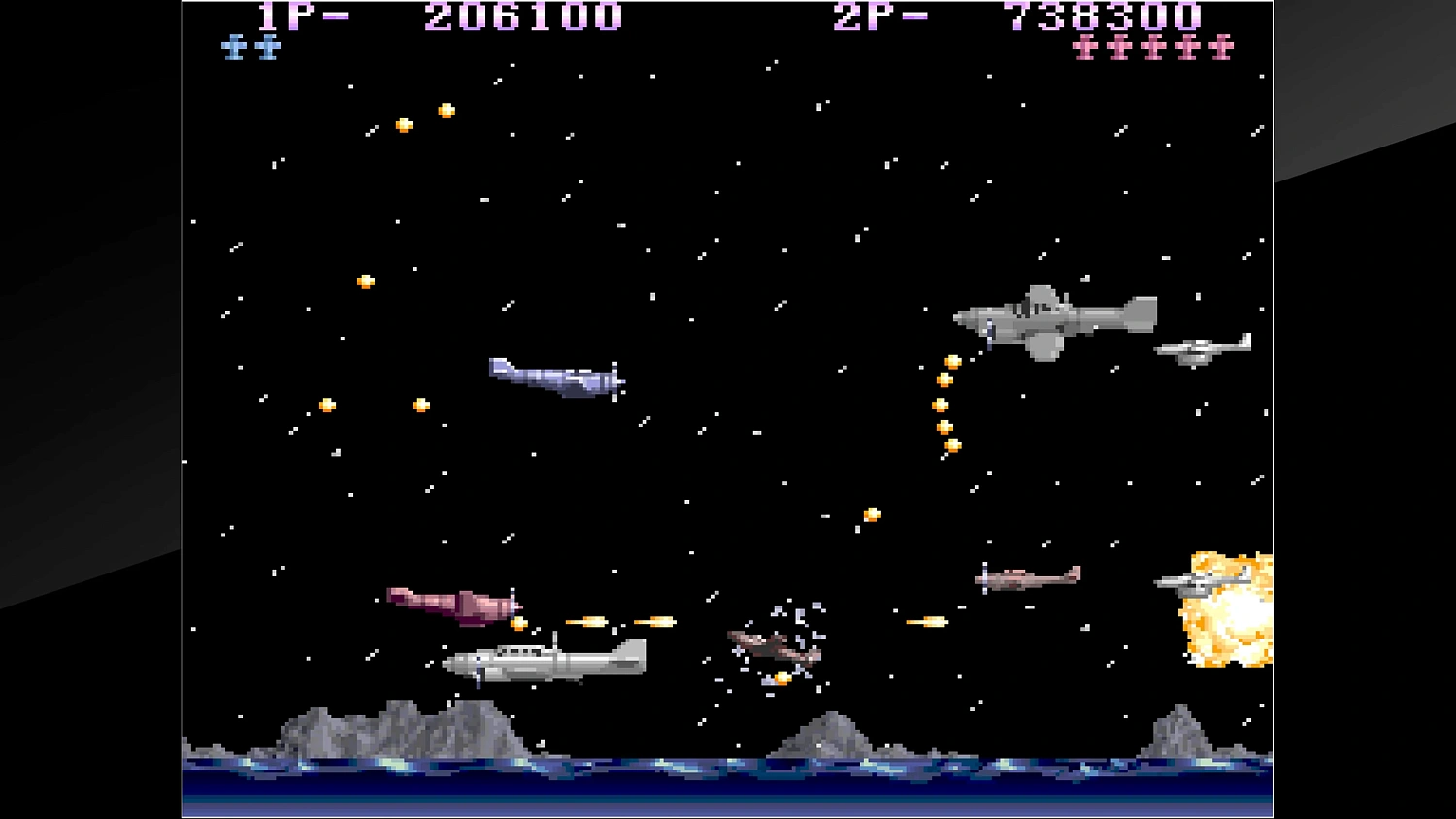Image resolution: width=1456 pixels, height=819 pixels.
Task: Click the leftmost pink life icon
Action: click(x=1084, y=49)
